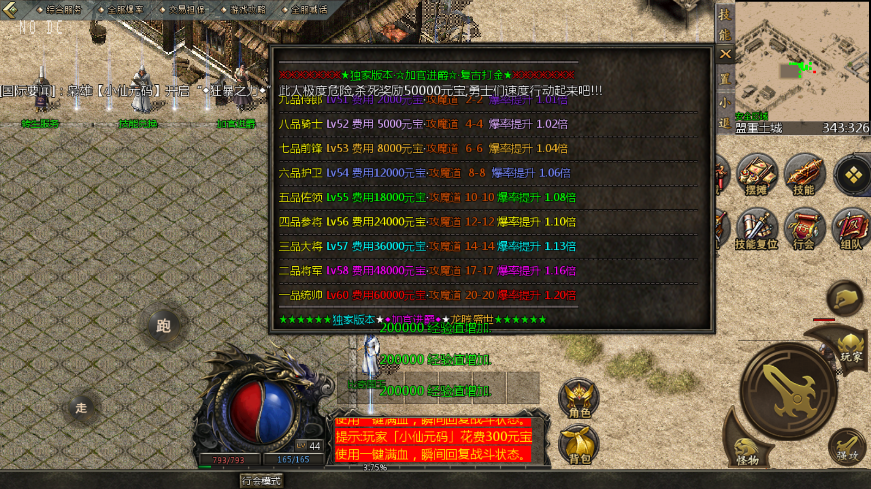Open the 全服爆率 top menu tab
The width and height of the screenshot is (871, 489).
[x=120, y=8]
